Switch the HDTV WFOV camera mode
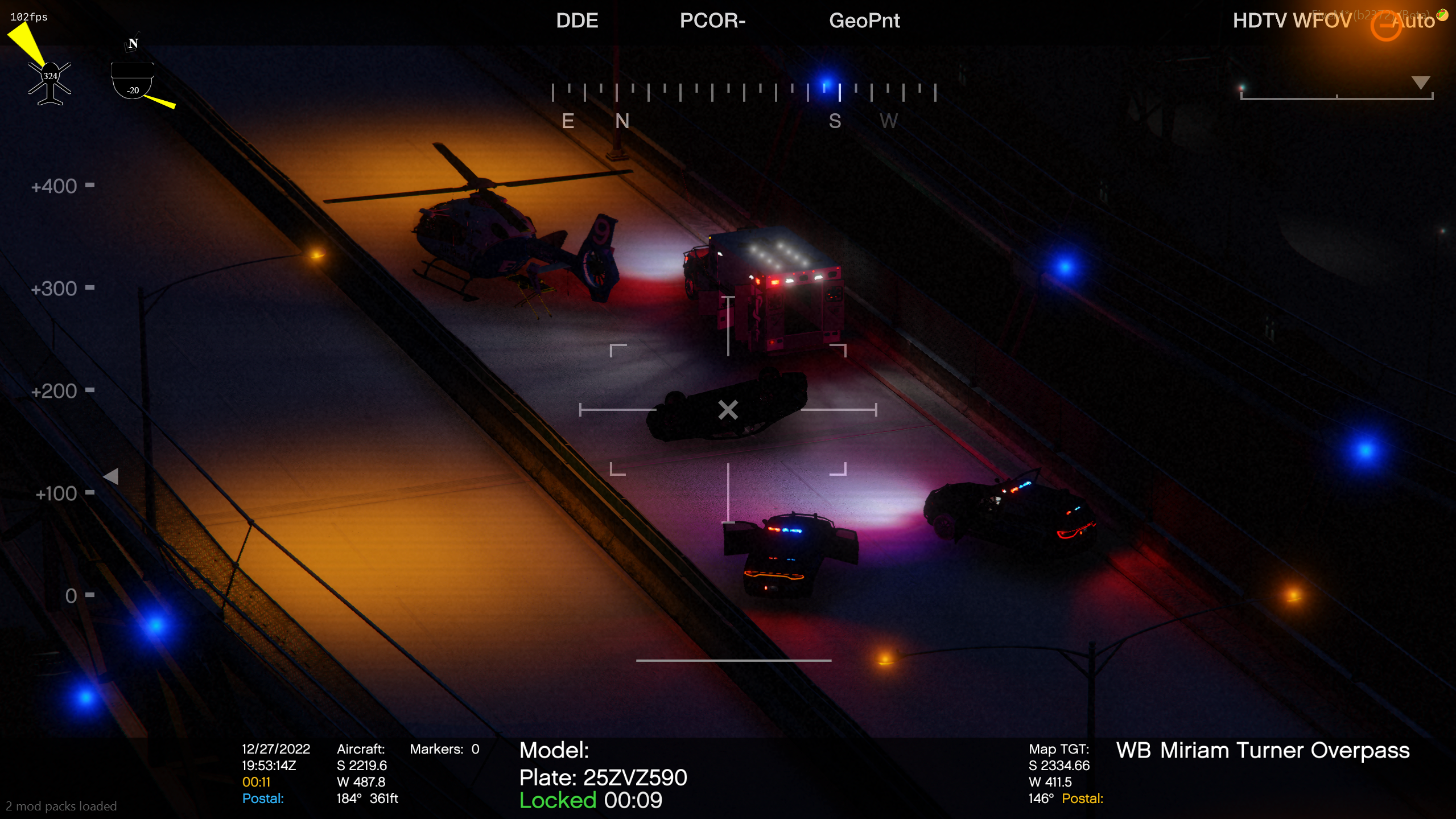 1291,21
